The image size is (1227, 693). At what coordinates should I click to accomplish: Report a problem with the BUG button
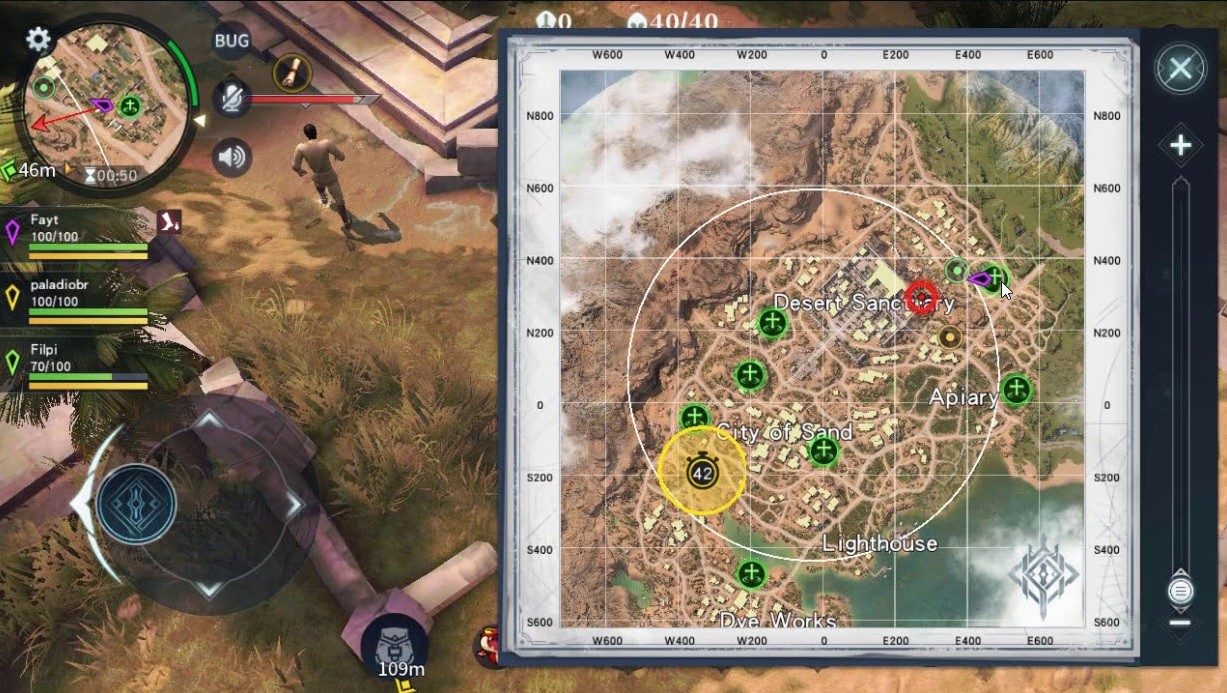(x=232, y=41)
